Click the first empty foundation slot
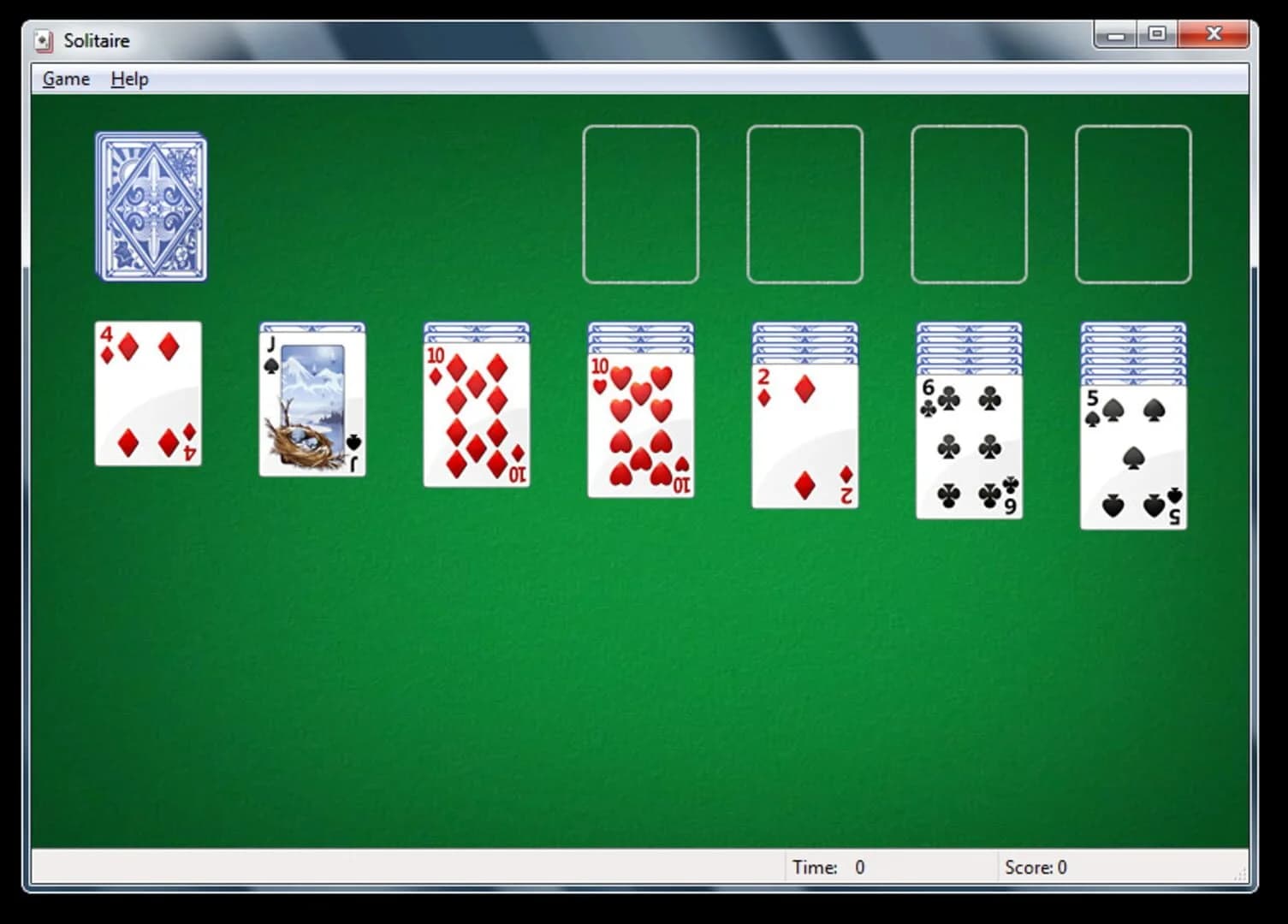Viewport: 1288px width, 924px height. [640, 204]
